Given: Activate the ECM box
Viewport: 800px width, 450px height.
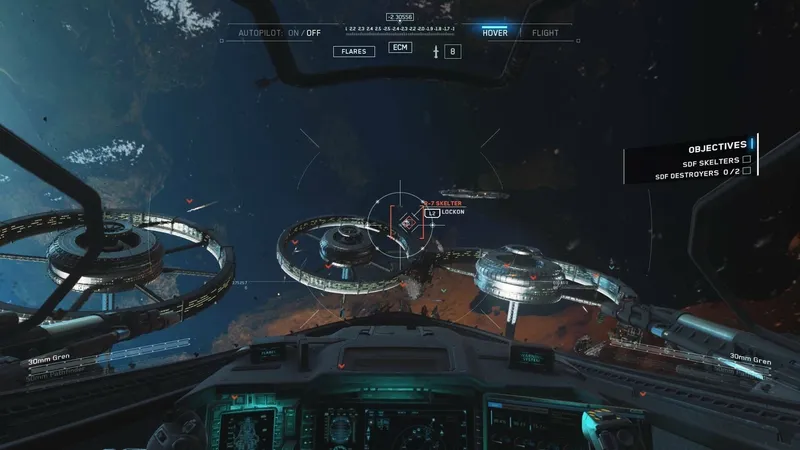Looking at the screenshot, I should coord(400,47).
